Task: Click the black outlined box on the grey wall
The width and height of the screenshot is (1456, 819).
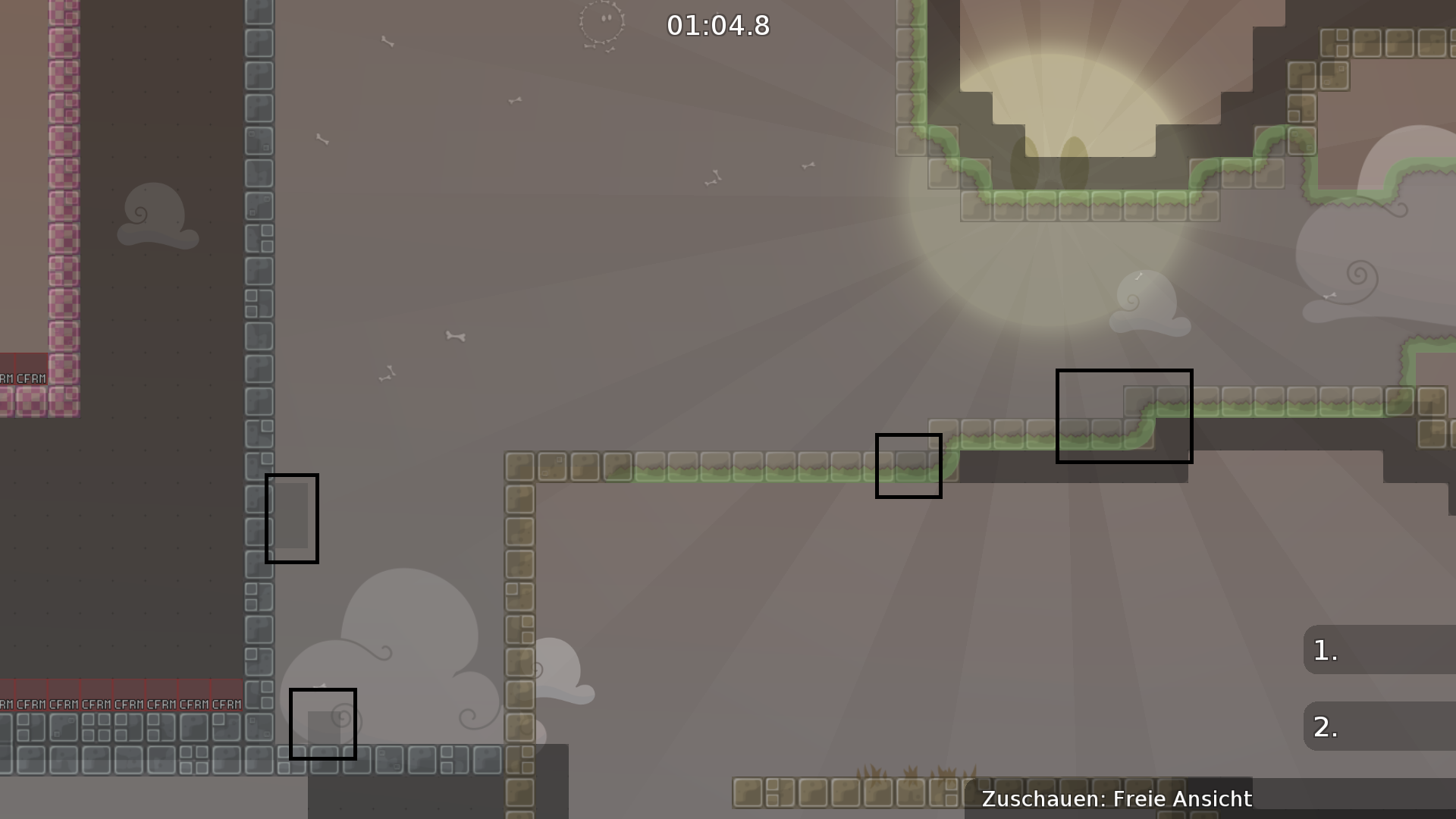Action: point(292,518)
